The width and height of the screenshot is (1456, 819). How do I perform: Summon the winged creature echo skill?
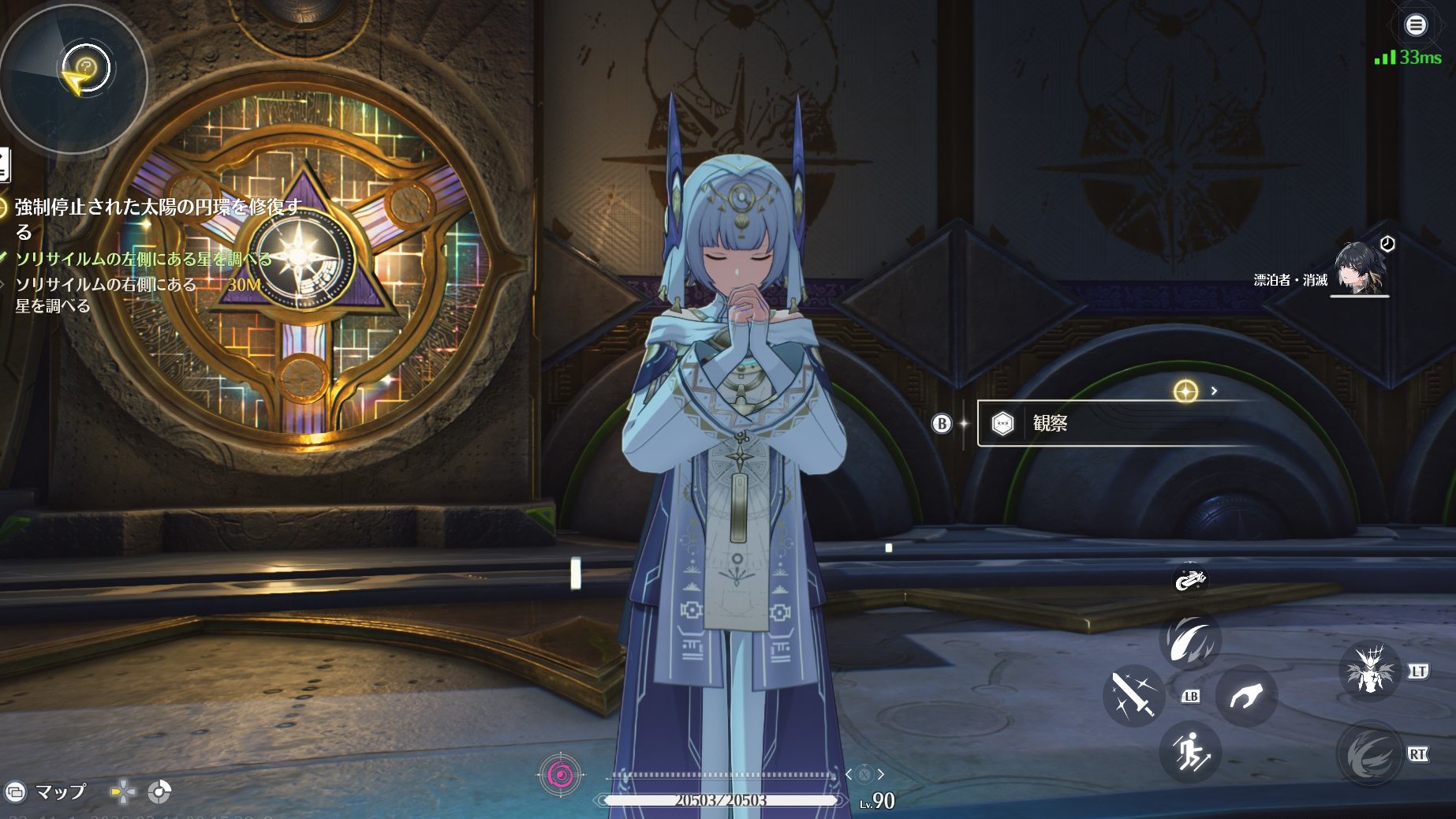click(x=1369, y=671)
